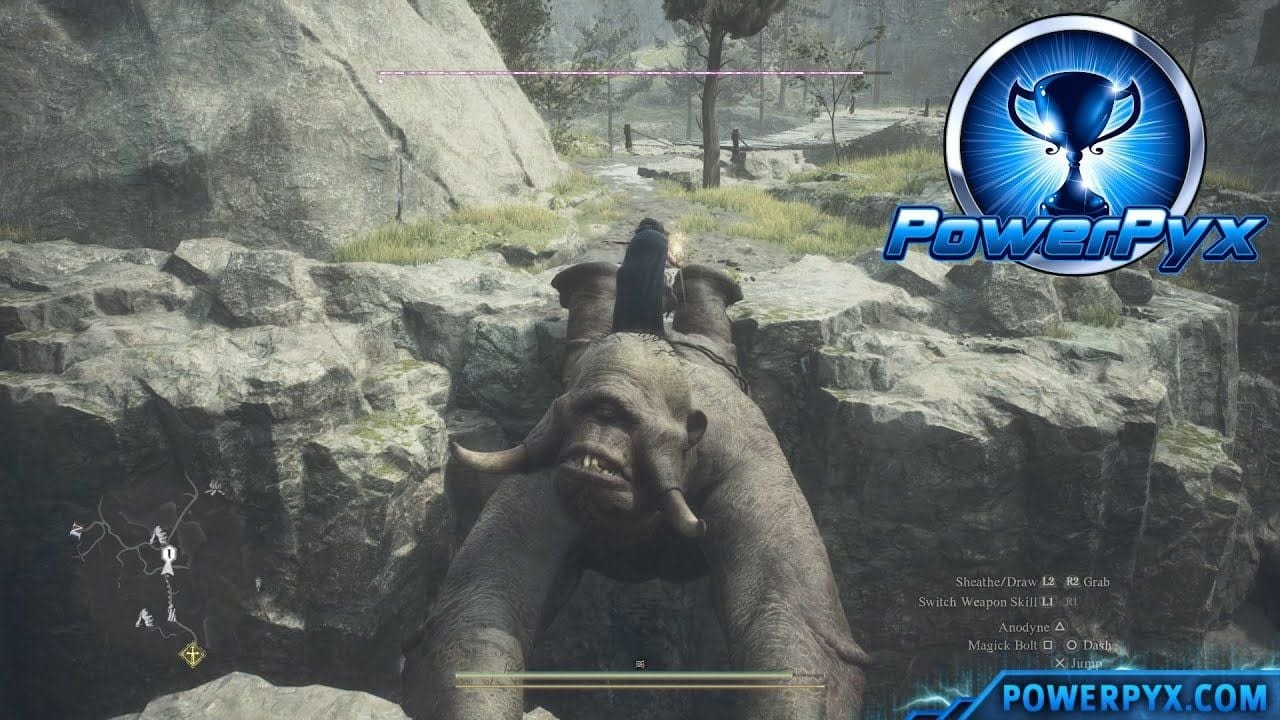Open the Magick Bolt skill entry
This screenshot has width=1280, height=720.
pos(1003,644)
